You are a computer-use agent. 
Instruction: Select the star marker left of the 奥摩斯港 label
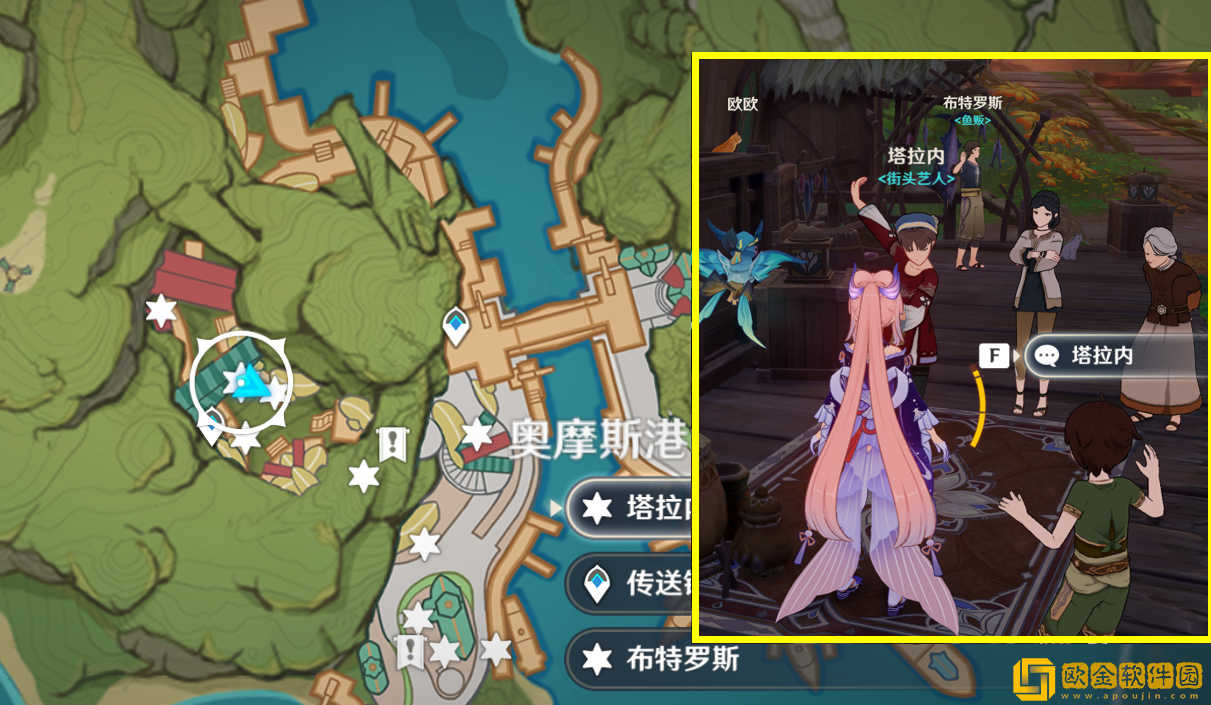click(x=477, y=434)
